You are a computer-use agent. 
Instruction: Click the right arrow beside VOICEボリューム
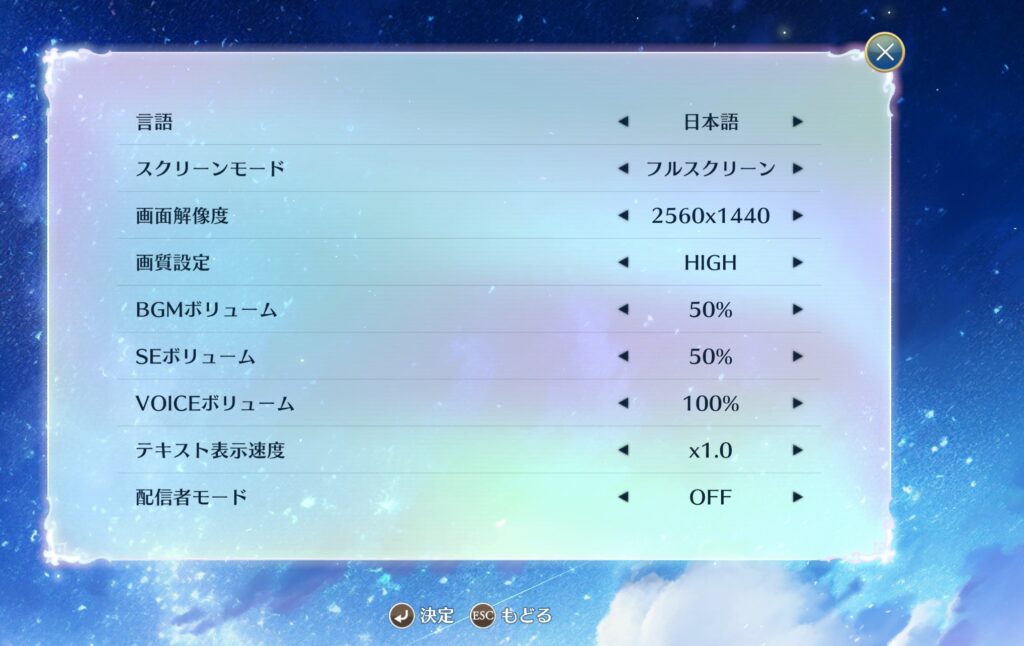pos(797,404)
